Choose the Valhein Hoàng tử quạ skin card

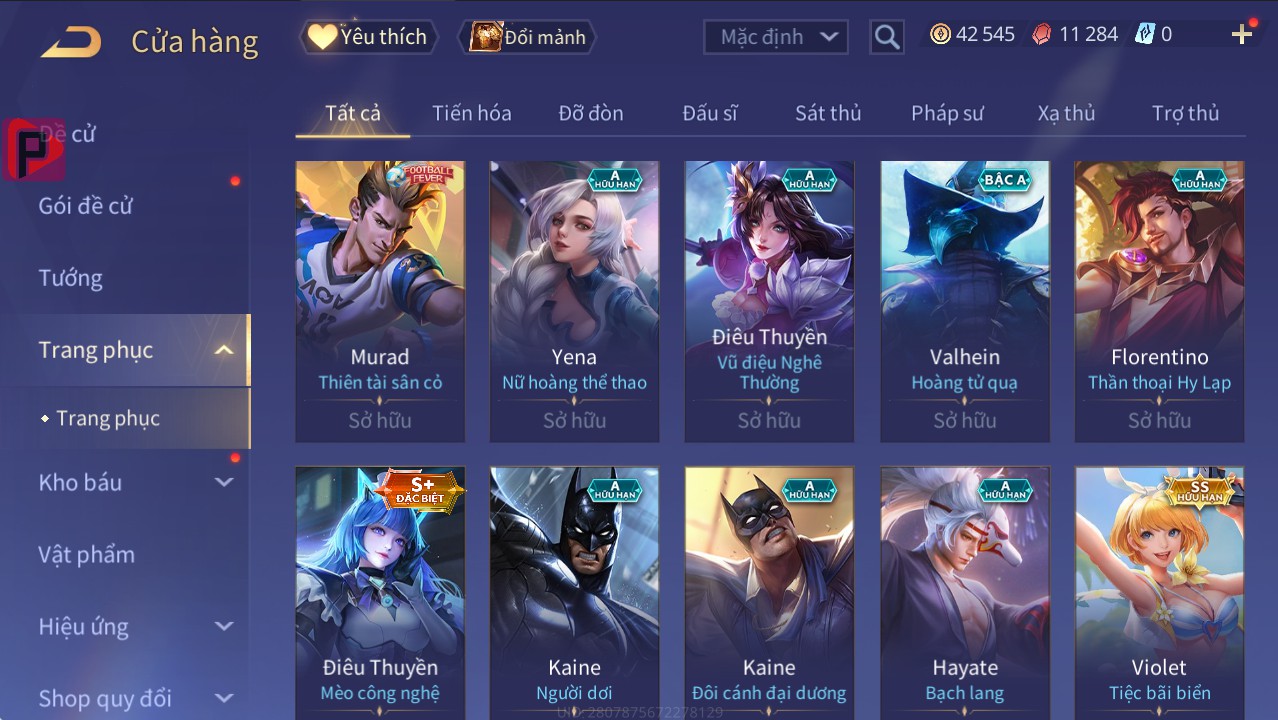pyautogui.click(x=965, y=300)
